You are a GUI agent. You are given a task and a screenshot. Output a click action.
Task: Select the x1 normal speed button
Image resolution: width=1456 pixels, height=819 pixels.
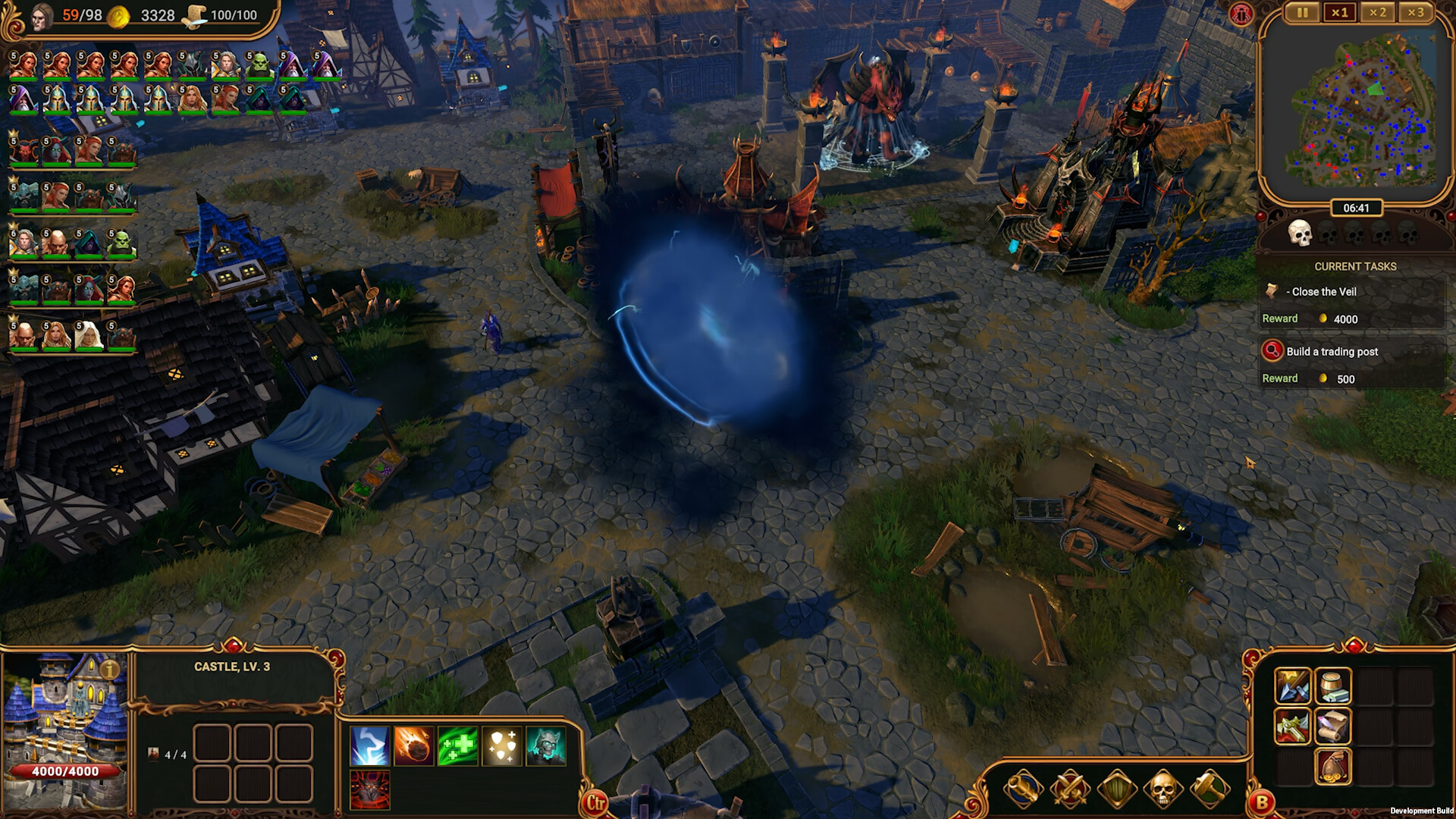point(1340,12)
